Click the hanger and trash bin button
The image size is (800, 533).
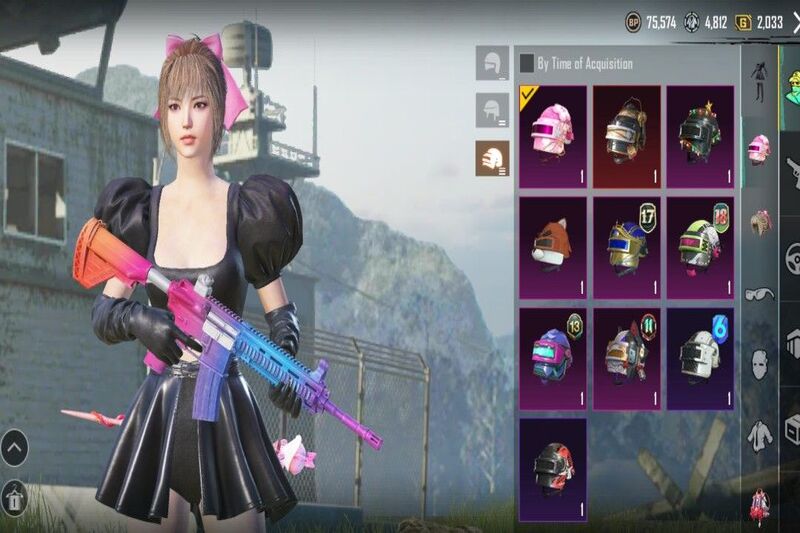[15, 496]
